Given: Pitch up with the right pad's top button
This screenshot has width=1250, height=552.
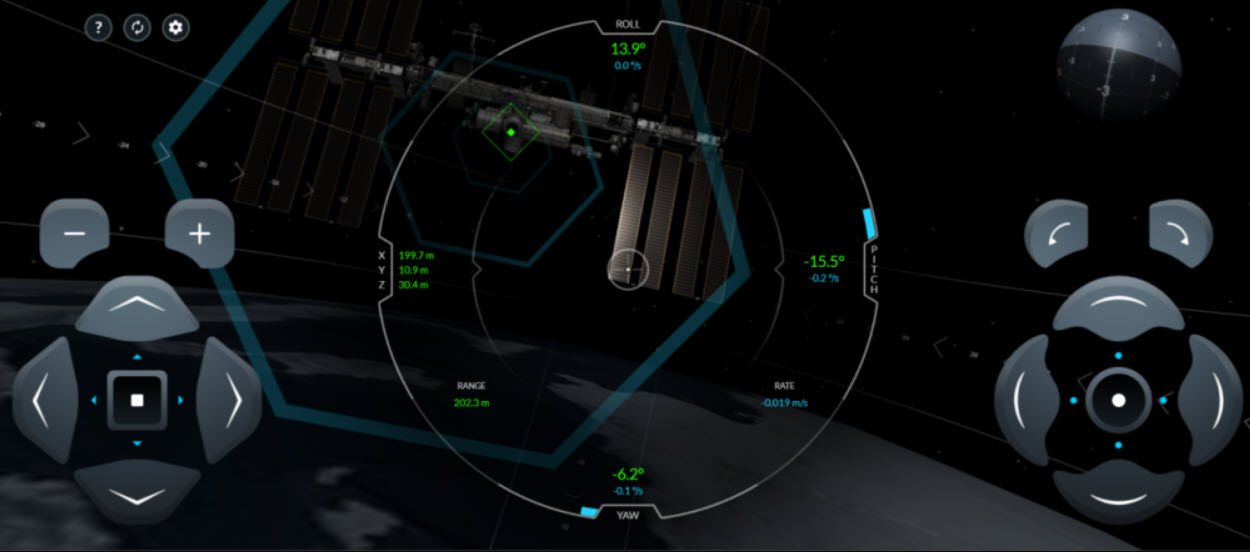Looking at the screenshot, I should [x=1118, y=307].
